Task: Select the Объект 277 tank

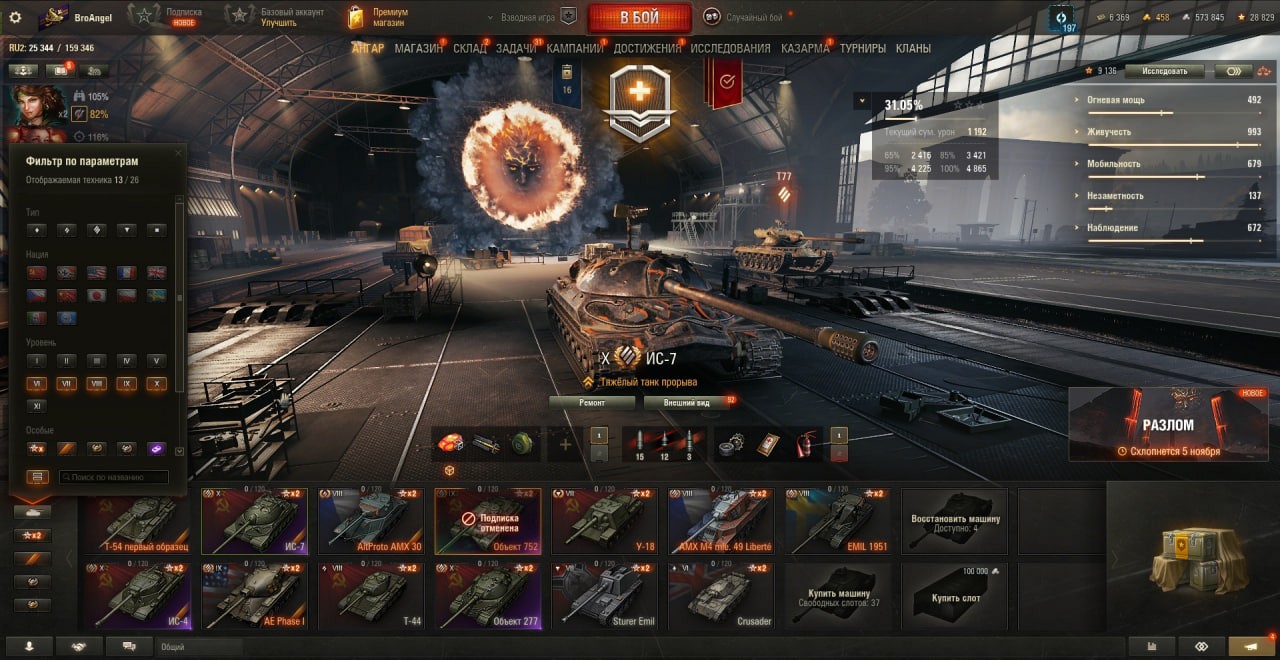Action: pyautogui.click(x=488, y=595)
